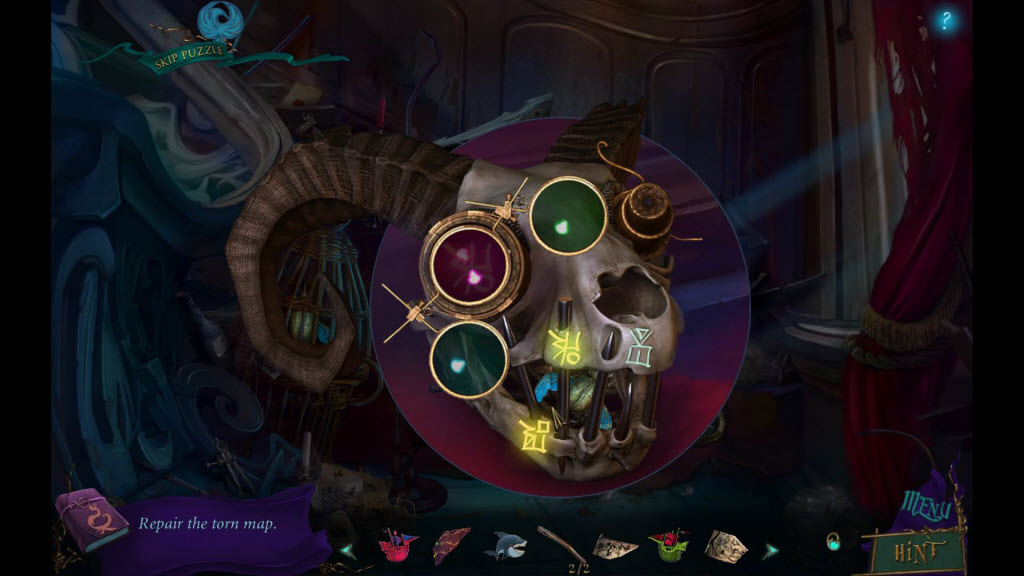Choose the dark red torn cloth piece
This screenshot has height=576, width=1024.
point(451,546)
